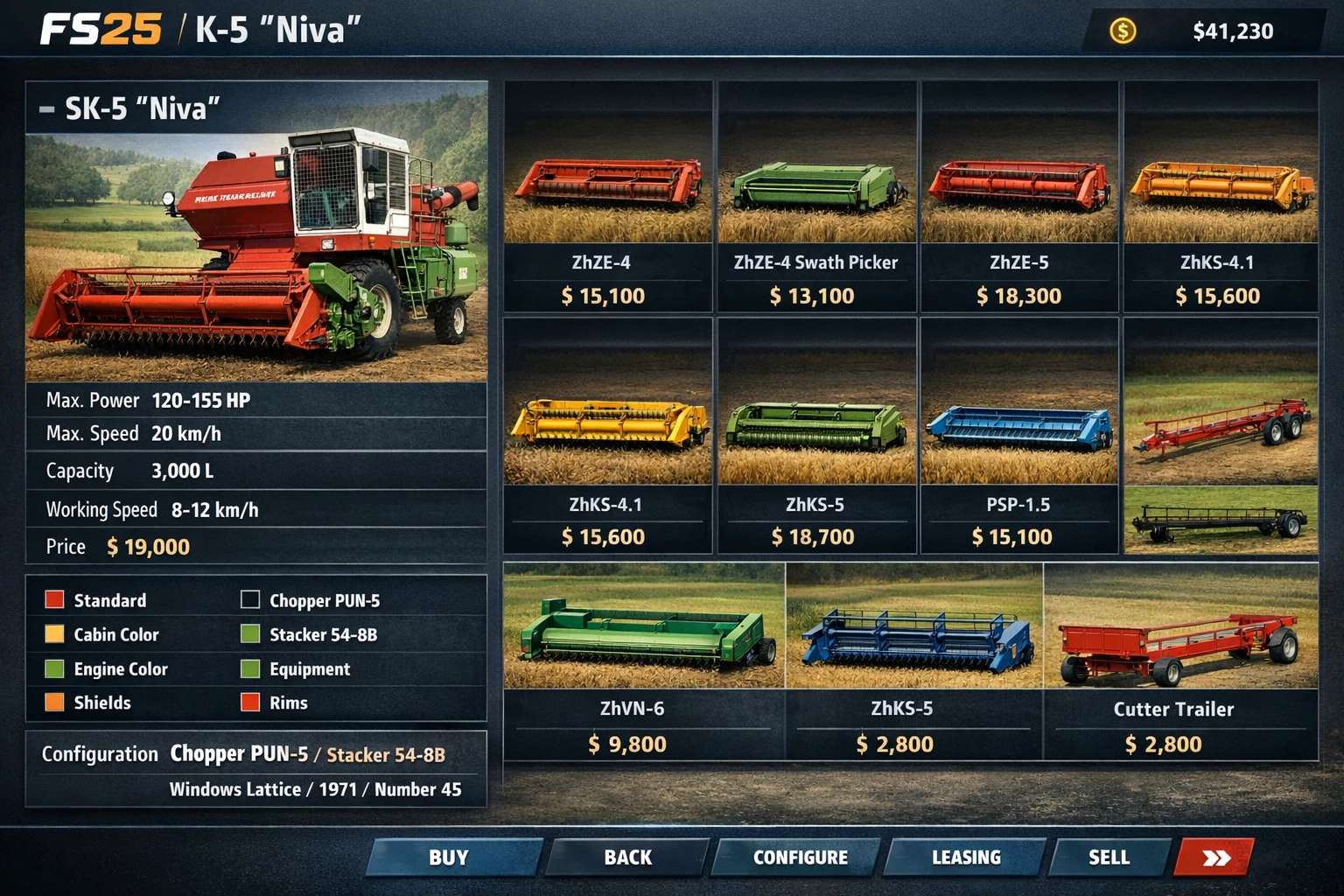Screen dimensions: 1344x896
Task: Toggle the Equipment option
Action: 251,668
